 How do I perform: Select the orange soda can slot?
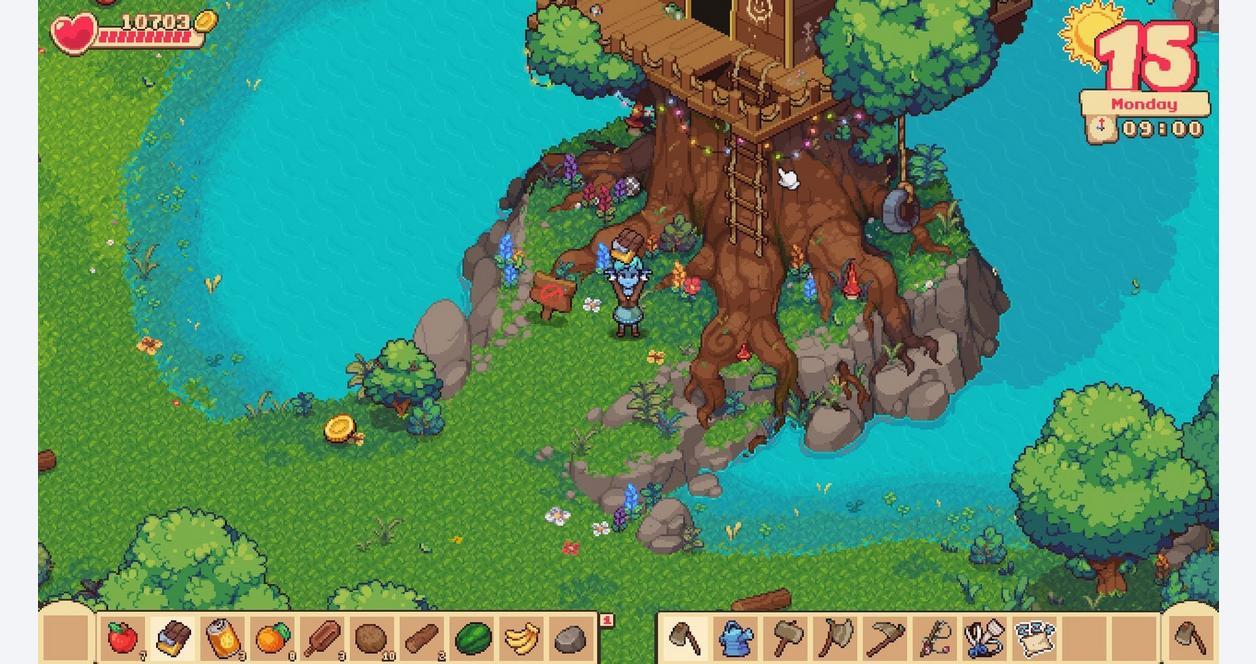(x=222, y=638)
